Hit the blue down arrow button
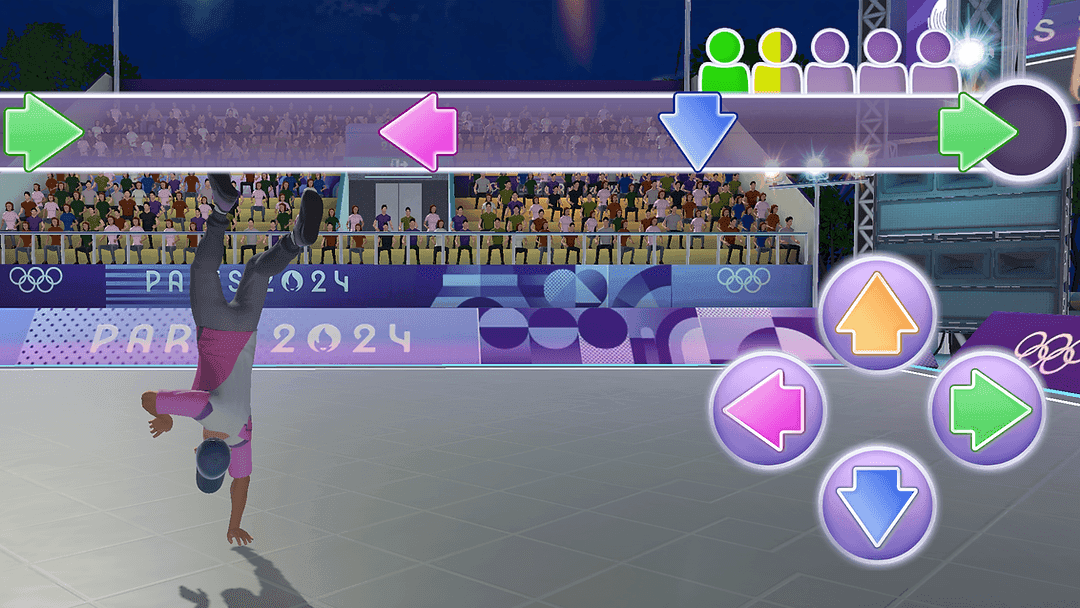The width and height of the screenshot is (1080, 608). click(x=876, y=503)
